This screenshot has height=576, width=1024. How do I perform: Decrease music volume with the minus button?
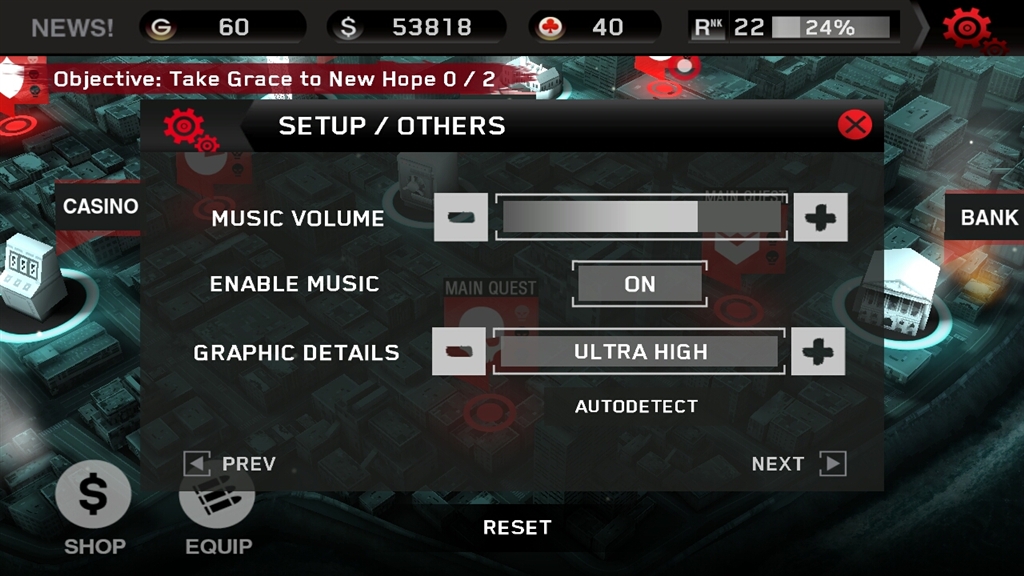click(x=461, y=218)
